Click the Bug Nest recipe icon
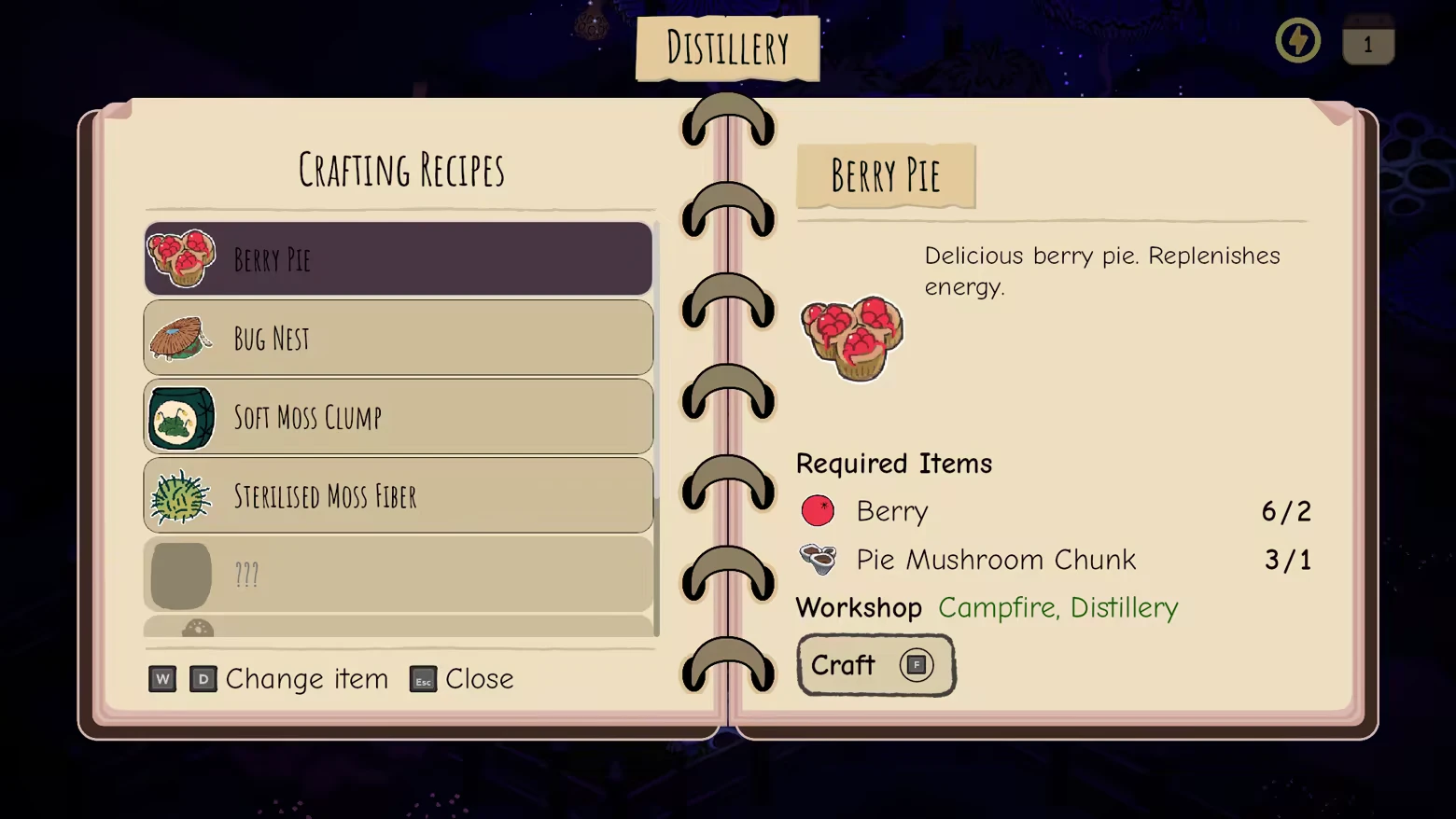 180,338
